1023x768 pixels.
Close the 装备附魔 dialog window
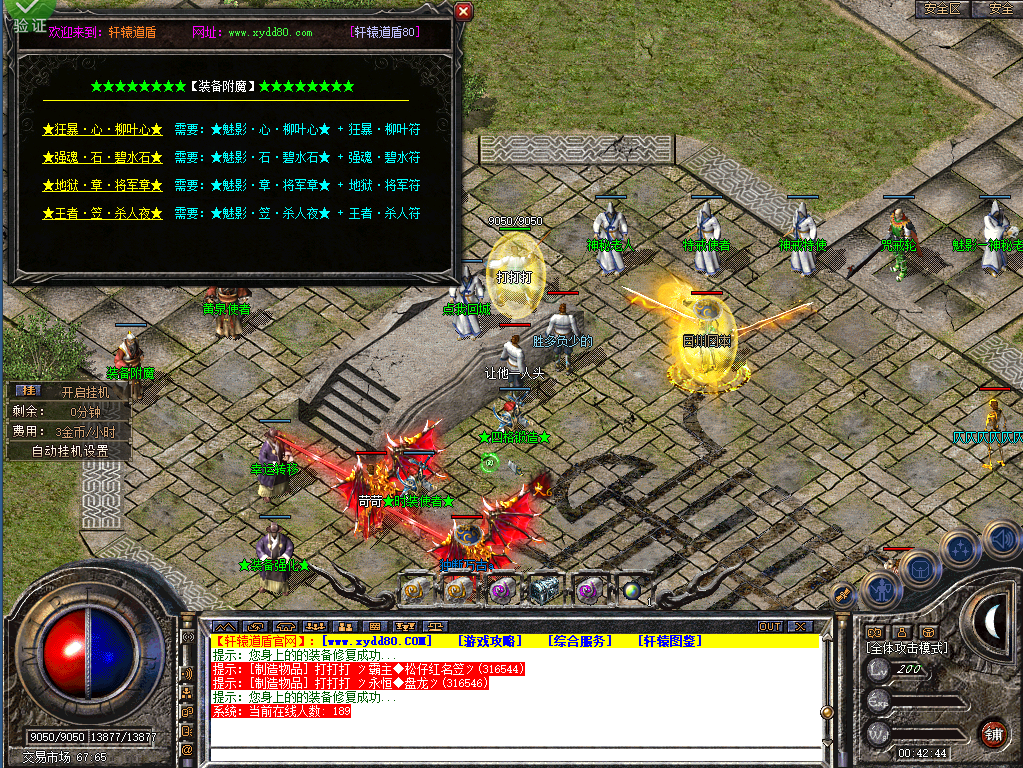coord(463,12)
